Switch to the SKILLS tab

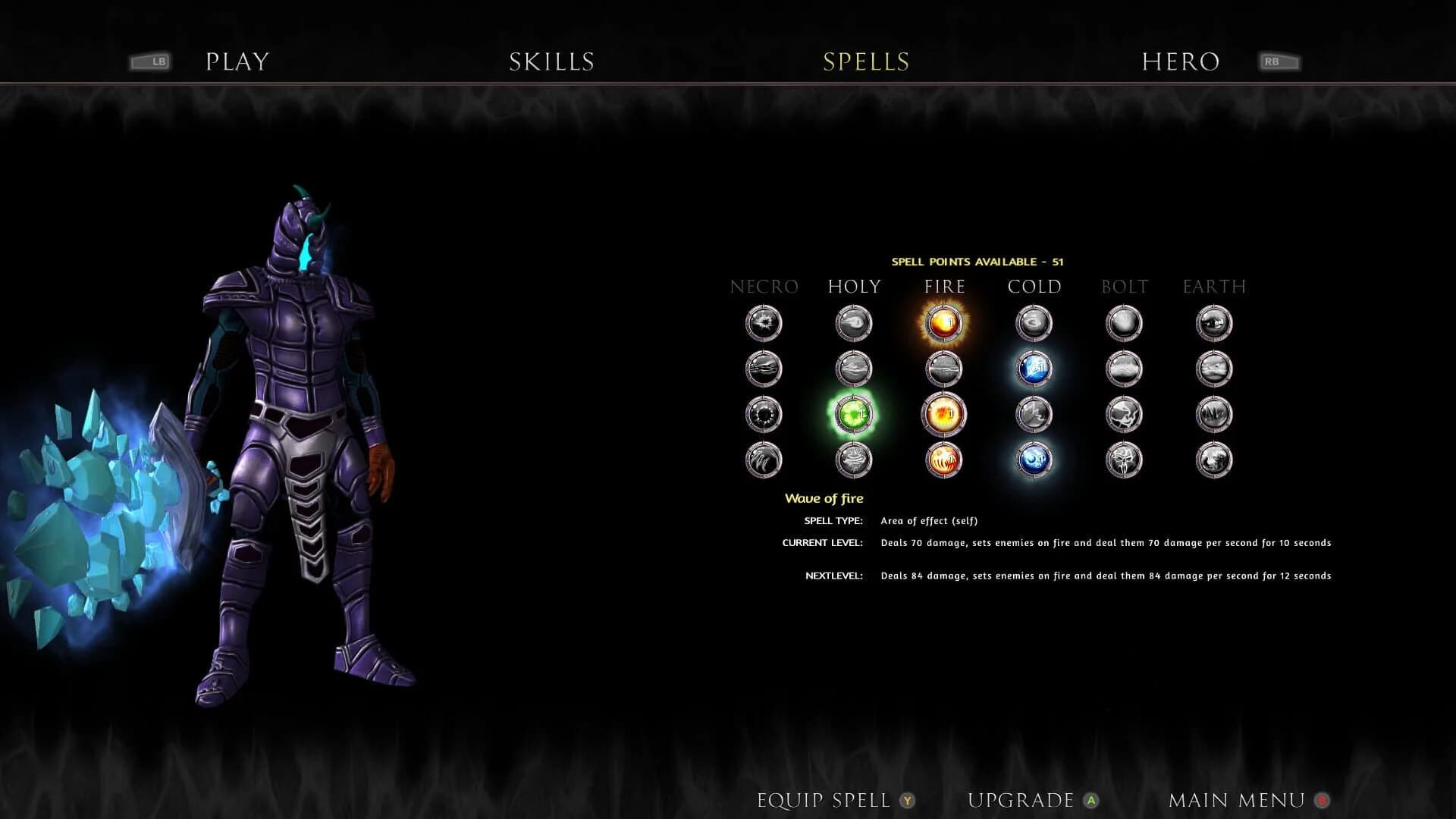tap(551, 61)
